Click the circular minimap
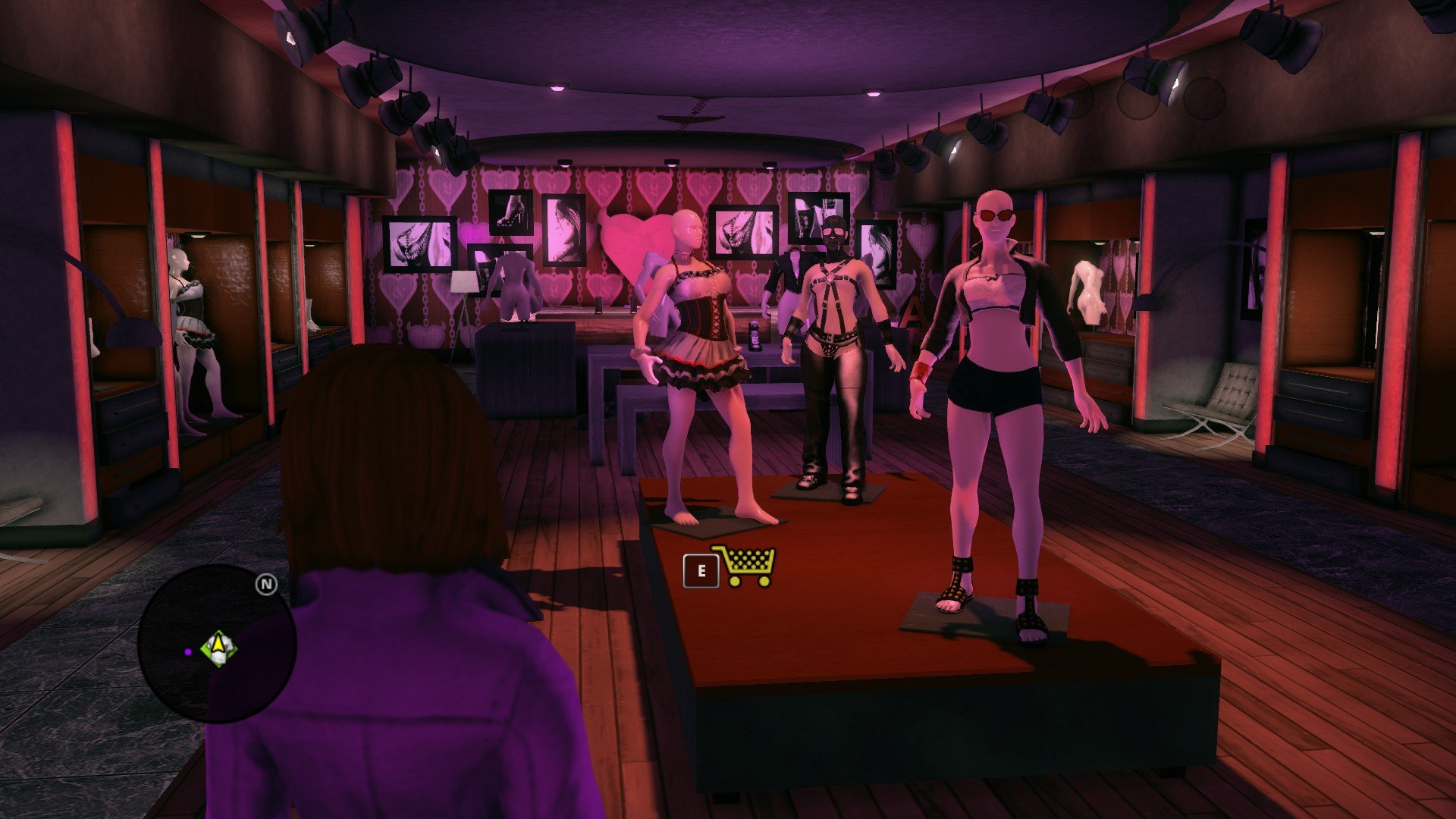This screenshot has height=819, width=1456. 217,645
